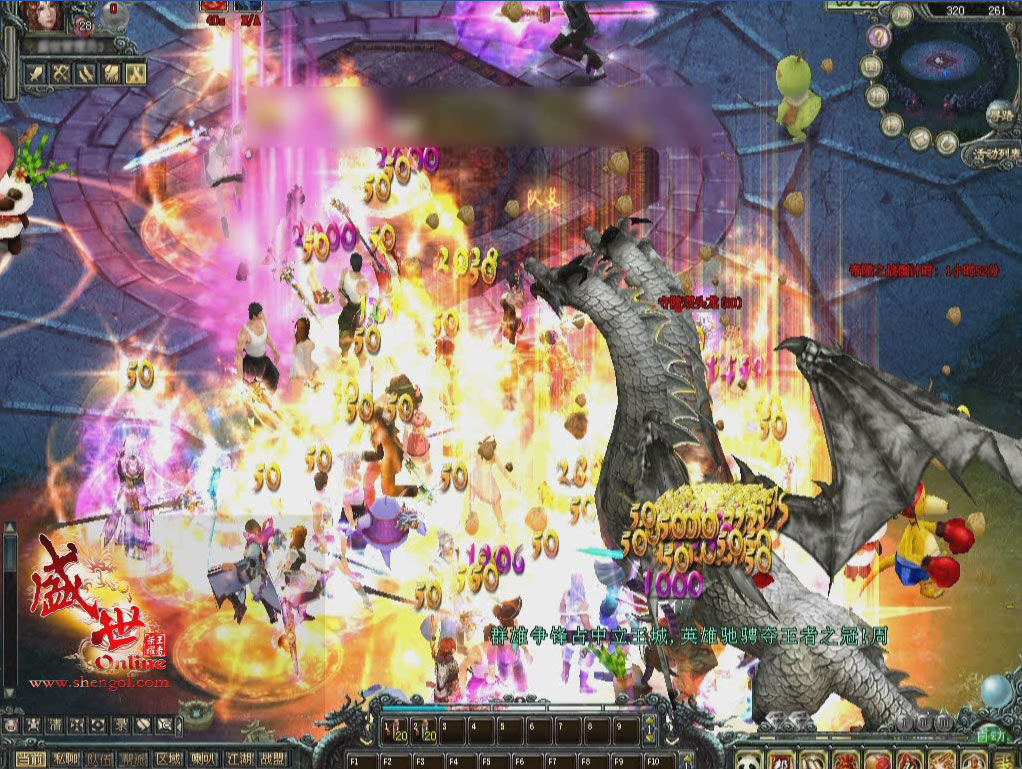Open the panda icon in bottom menu
The image size is (1022, 769).
point(748,760)
